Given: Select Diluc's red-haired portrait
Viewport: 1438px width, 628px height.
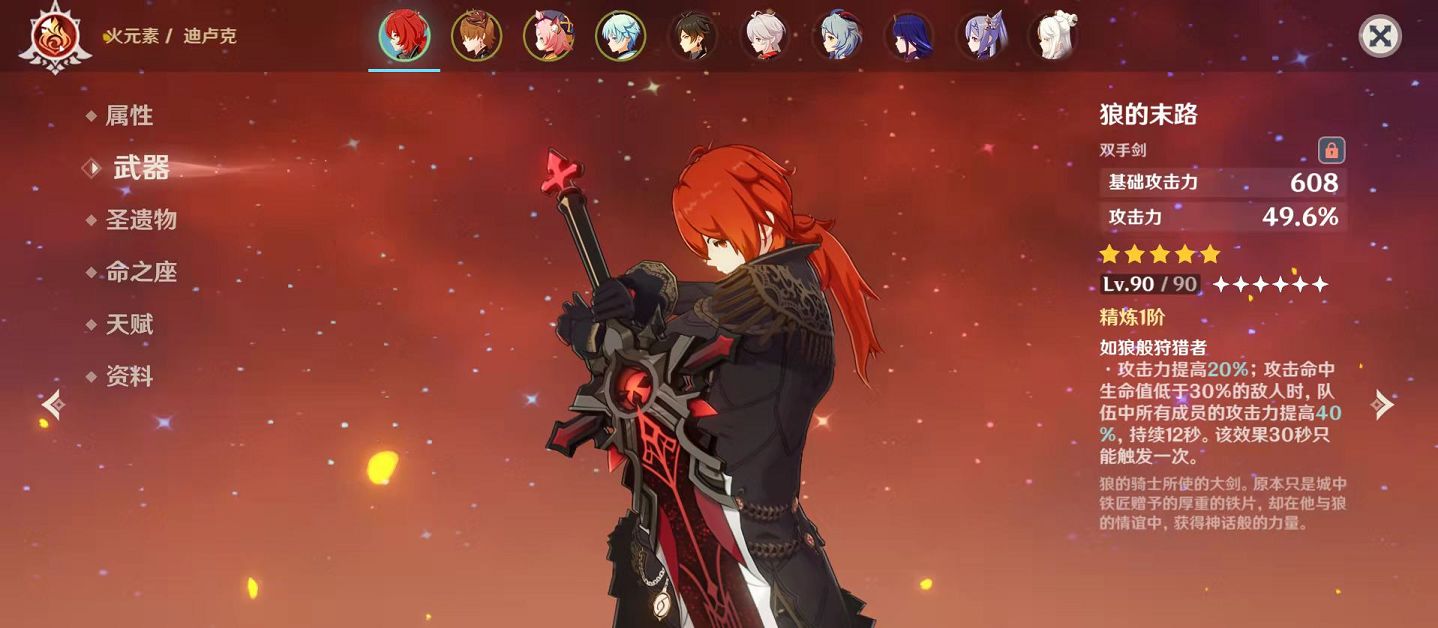Looking at the screenshot, I should [x=404, y=36].
